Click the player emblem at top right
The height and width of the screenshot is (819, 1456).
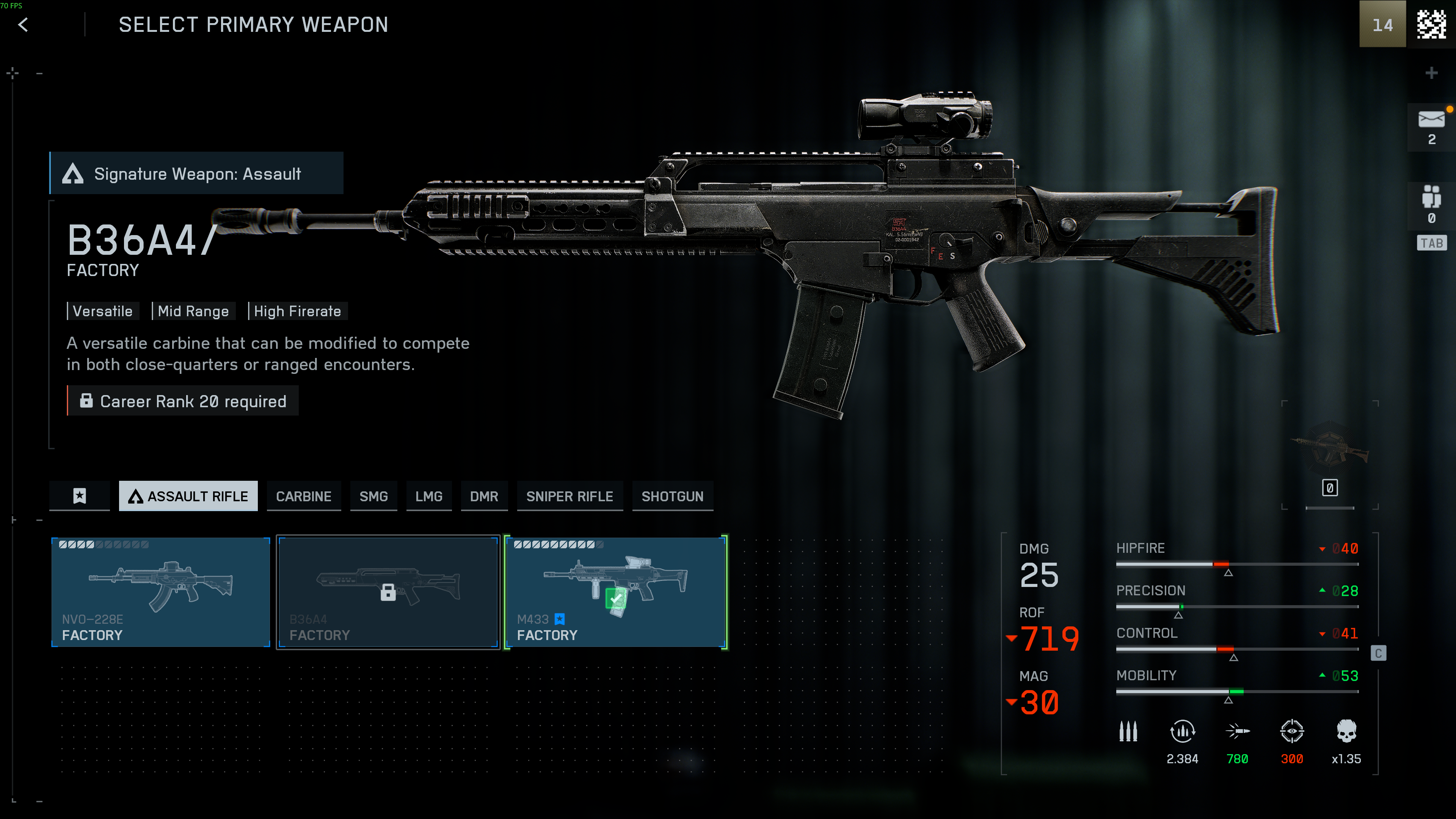(x=1431, y=24)
